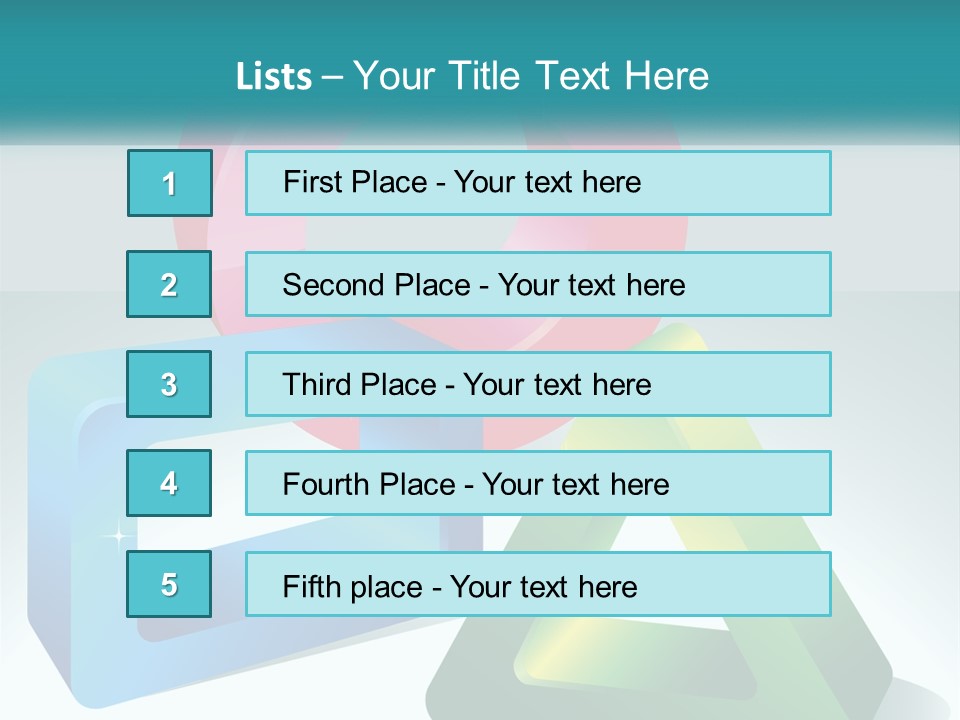Click the Fifth place text bar
Image resolution: width=960 pixels, height=720 pixels.
tap(538, 584)
